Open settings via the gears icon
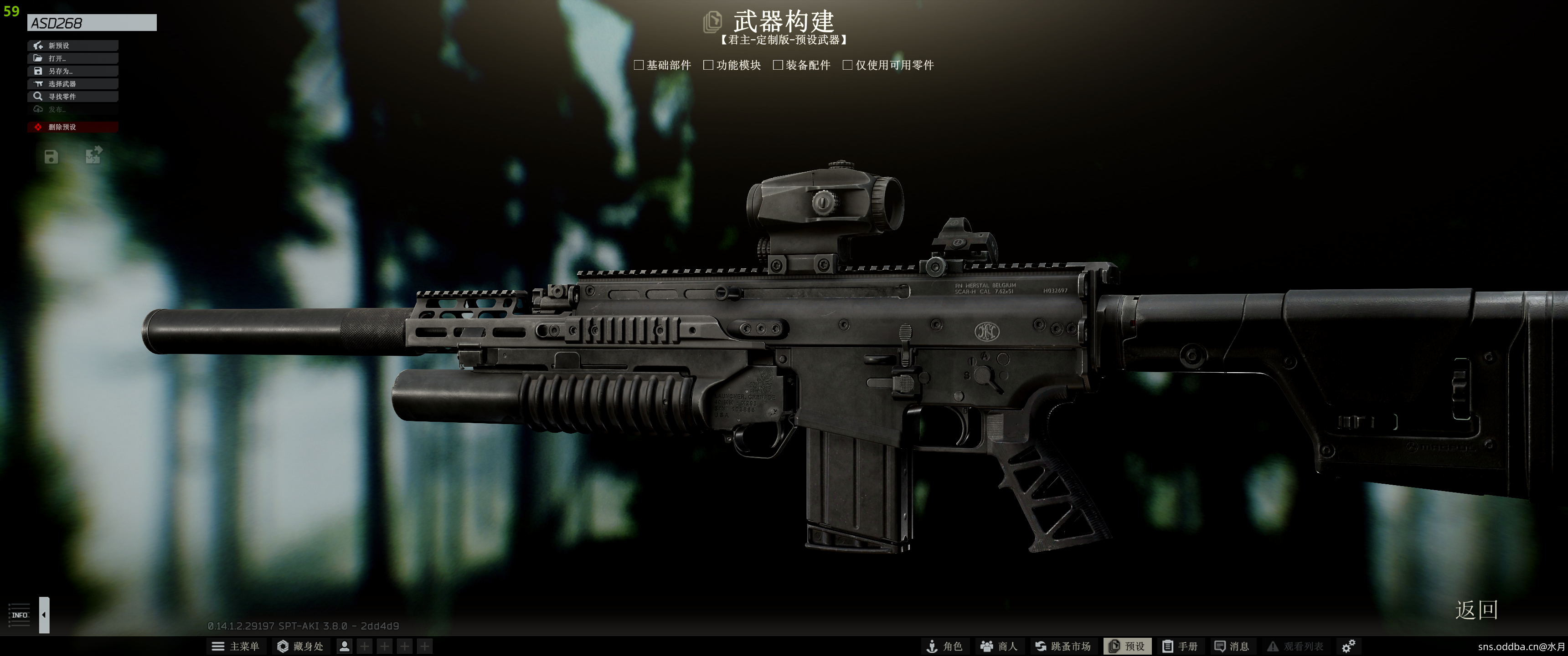The width and height of the screenshot is (1568, 656). [1348, 646]
